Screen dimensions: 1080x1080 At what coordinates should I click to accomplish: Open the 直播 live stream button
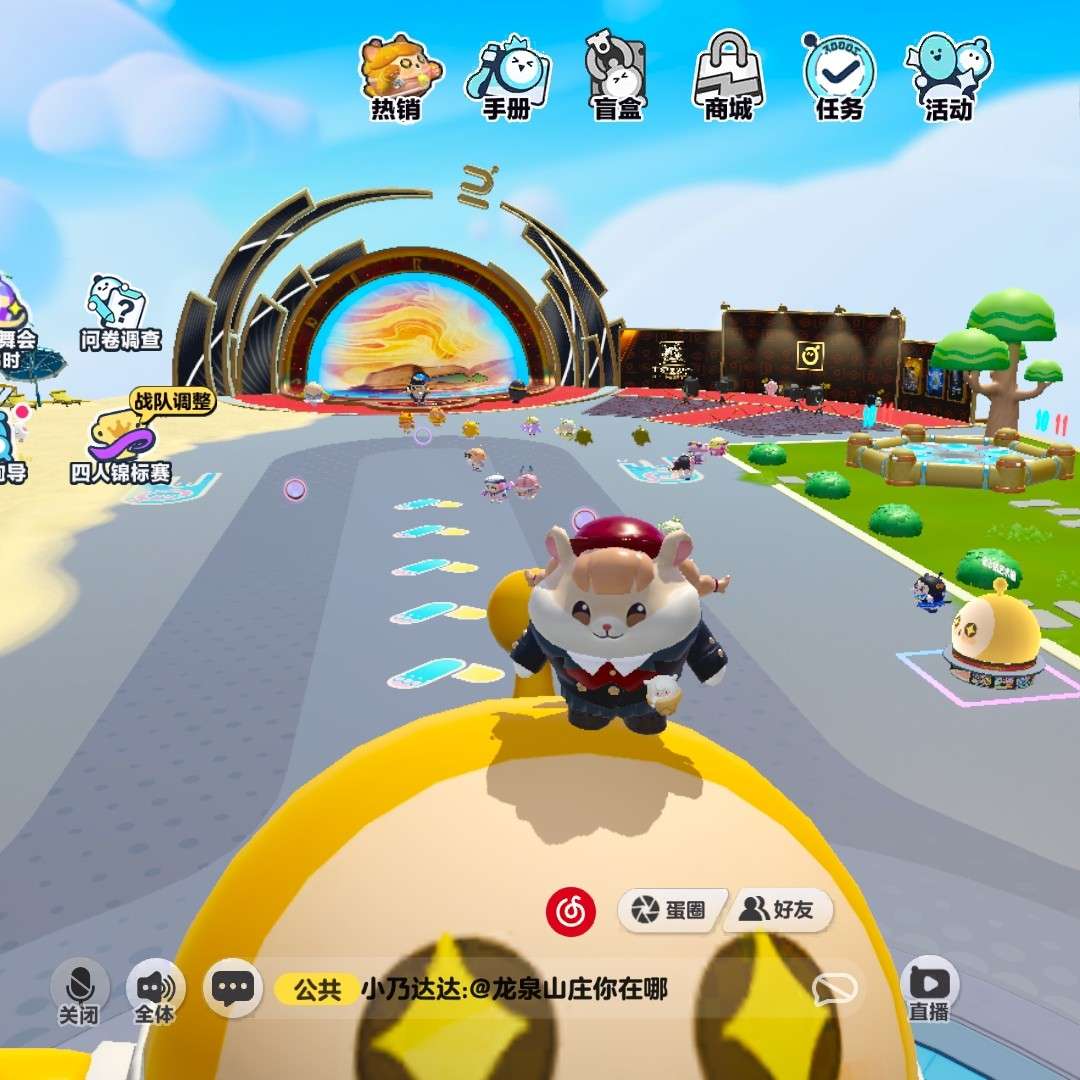point(929,988)
